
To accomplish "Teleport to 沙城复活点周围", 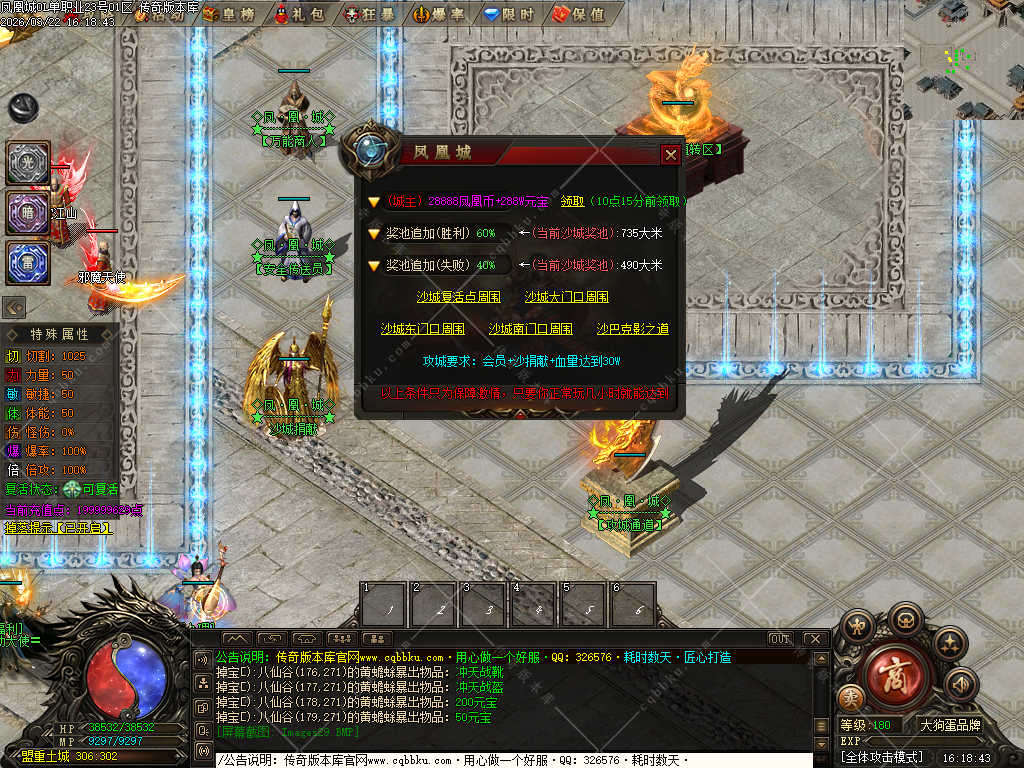I will 459,297.
